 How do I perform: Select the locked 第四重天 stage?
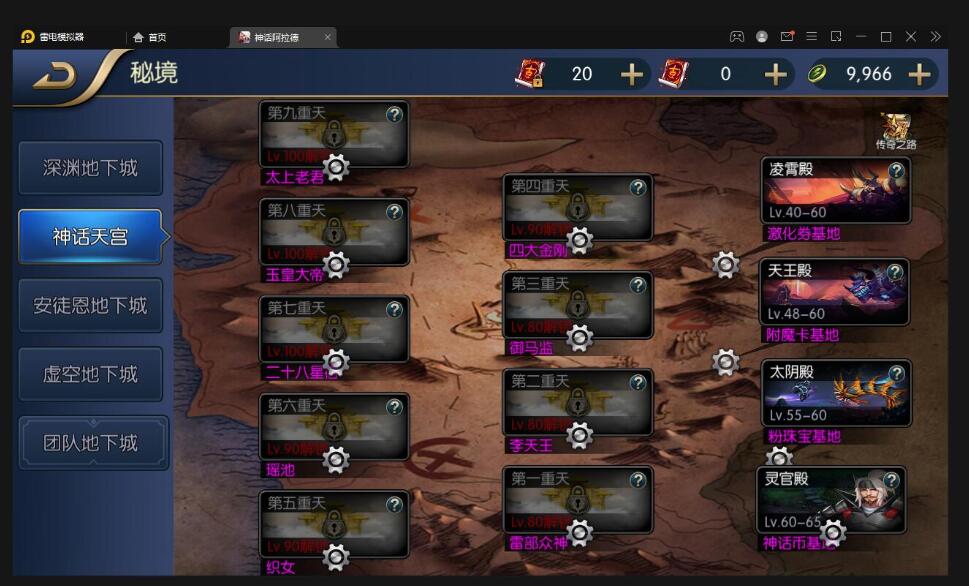tap(577, 207)
